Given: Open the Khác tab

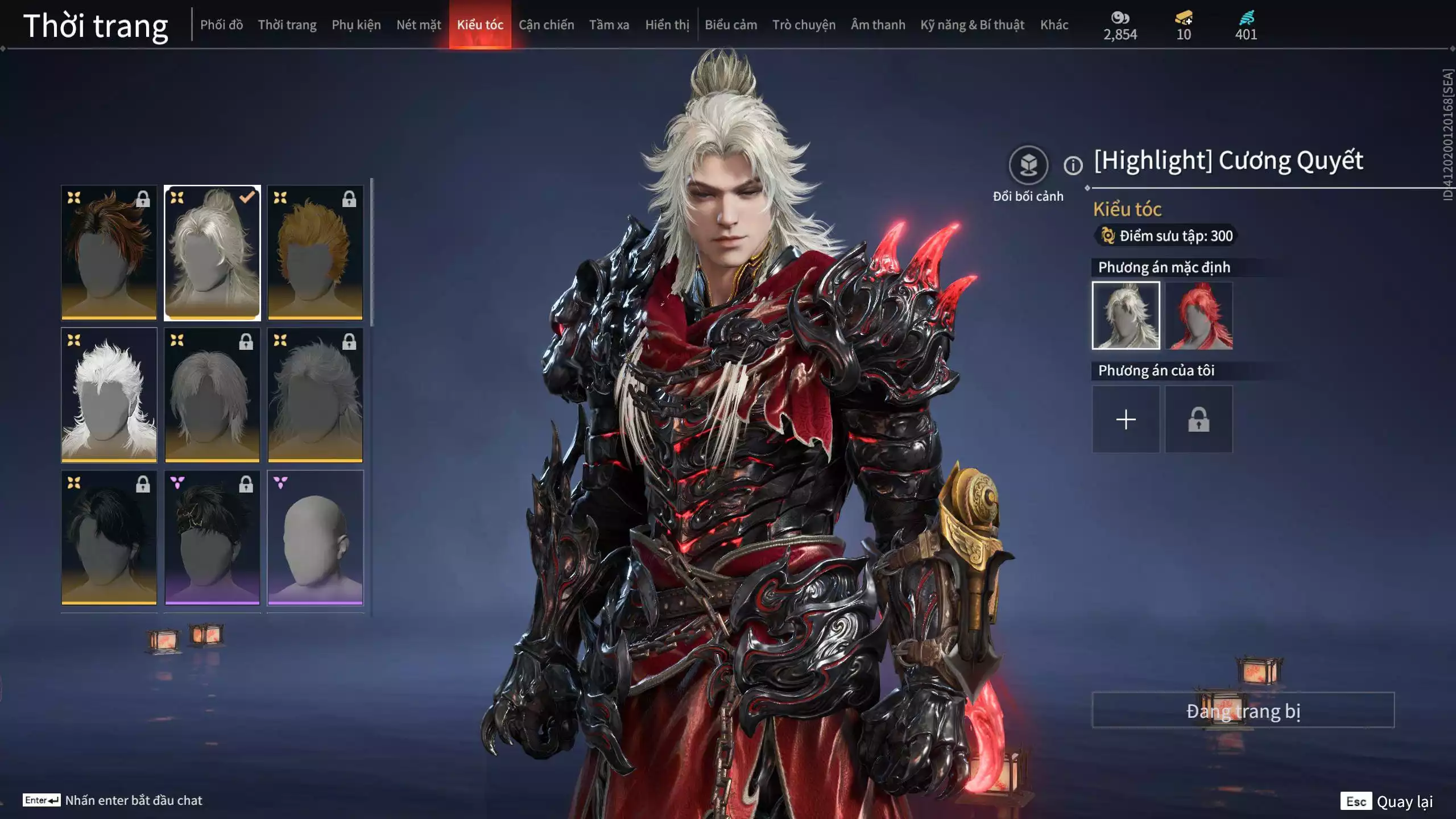Looking at the screenshot, I should tap(1054, 24).
